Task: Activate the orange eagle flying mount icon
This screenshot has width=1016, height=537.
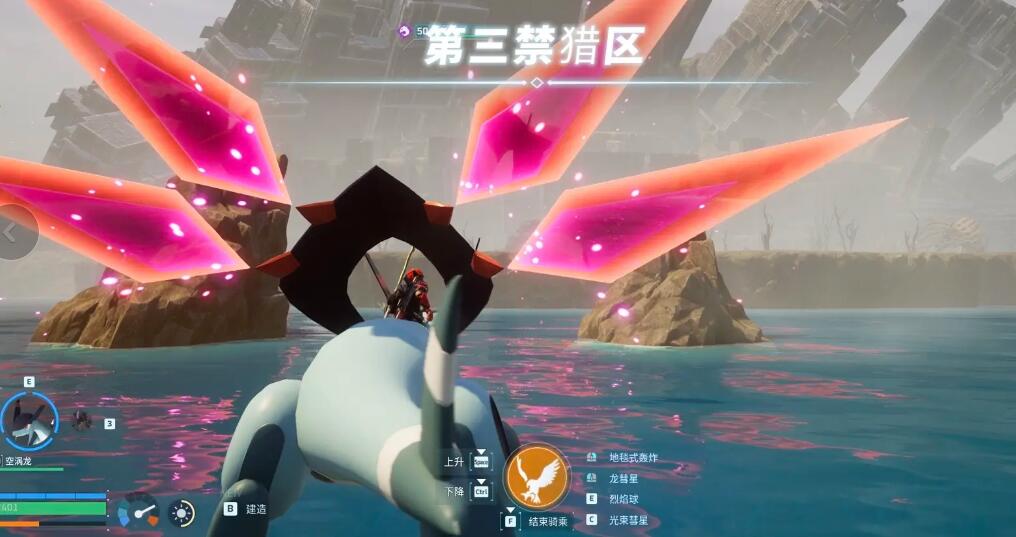Action: pos(537,477)
